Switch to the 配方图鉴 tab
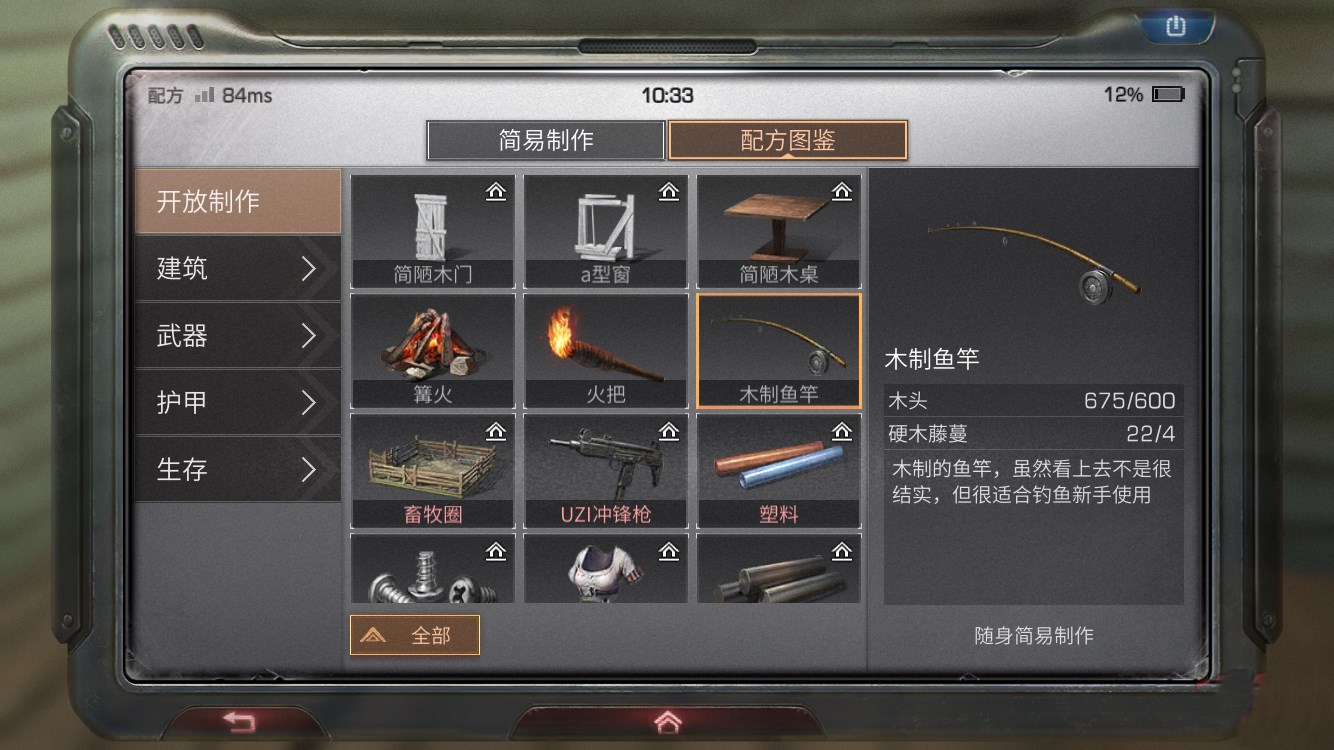This screenshot has width=1334, height=750. coord(787,140)
